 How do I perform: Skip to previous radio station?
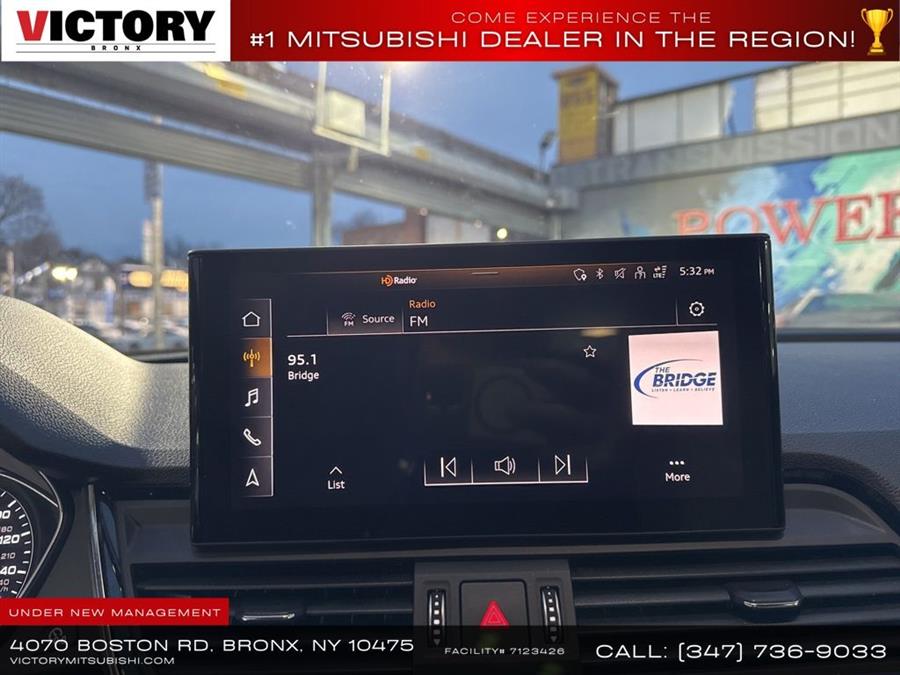click(x=448, y=466)
